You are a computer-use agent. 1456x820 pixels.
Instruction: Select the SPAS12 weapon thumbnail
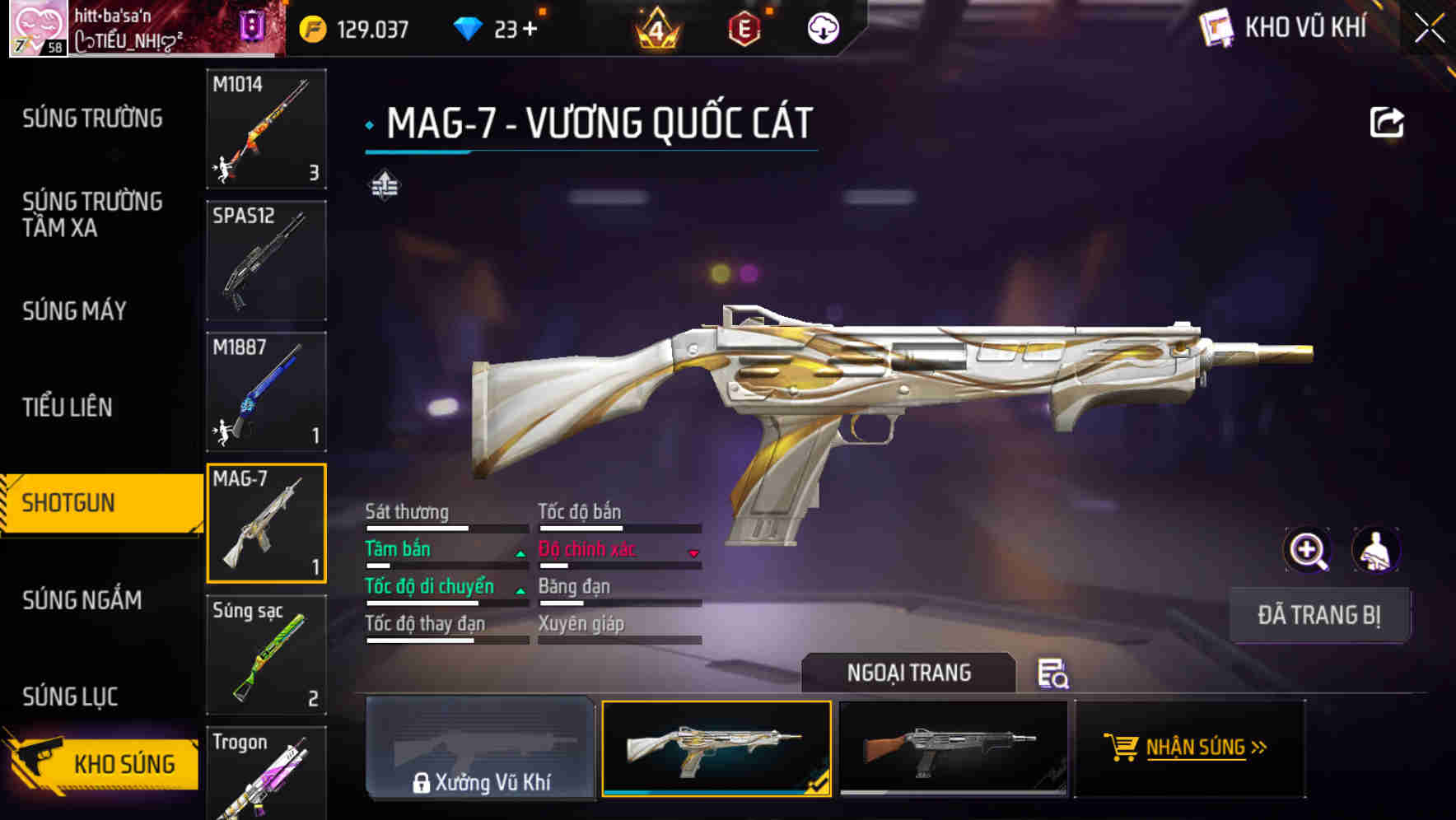[x=266, y=260]
